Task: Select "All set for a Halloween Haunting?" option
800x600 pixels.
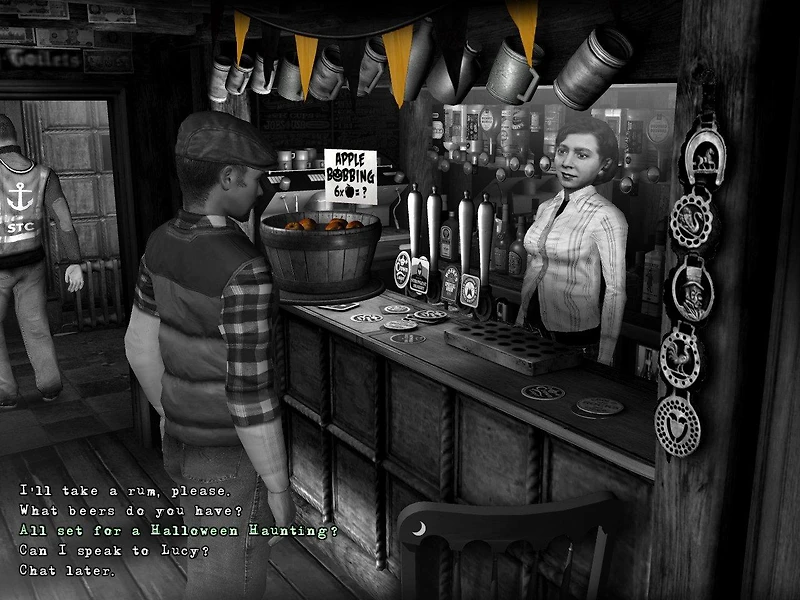Action: tap(179, 531)
